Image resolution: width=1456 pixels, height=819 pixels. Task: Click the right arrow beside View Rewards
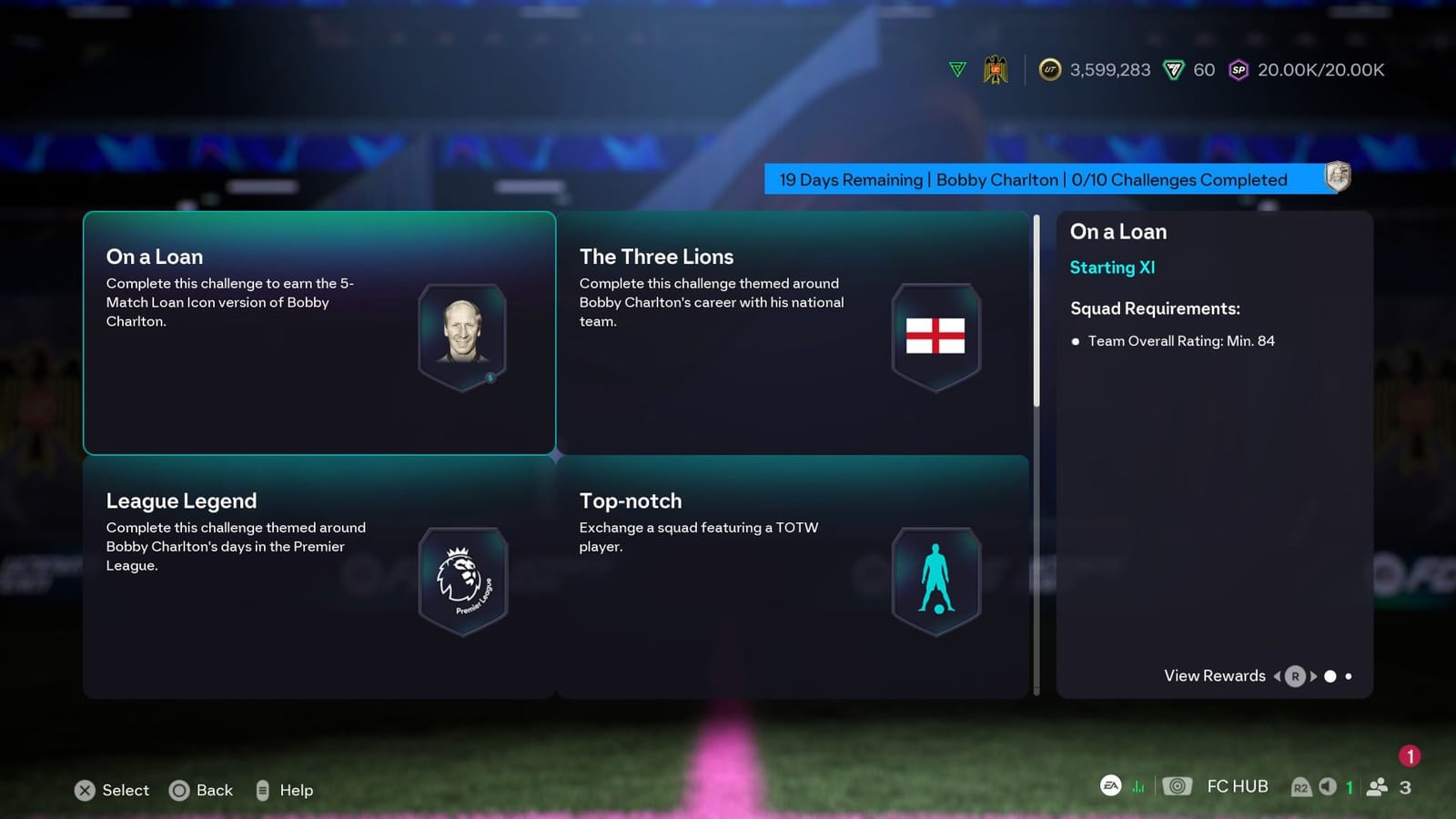1313,676
